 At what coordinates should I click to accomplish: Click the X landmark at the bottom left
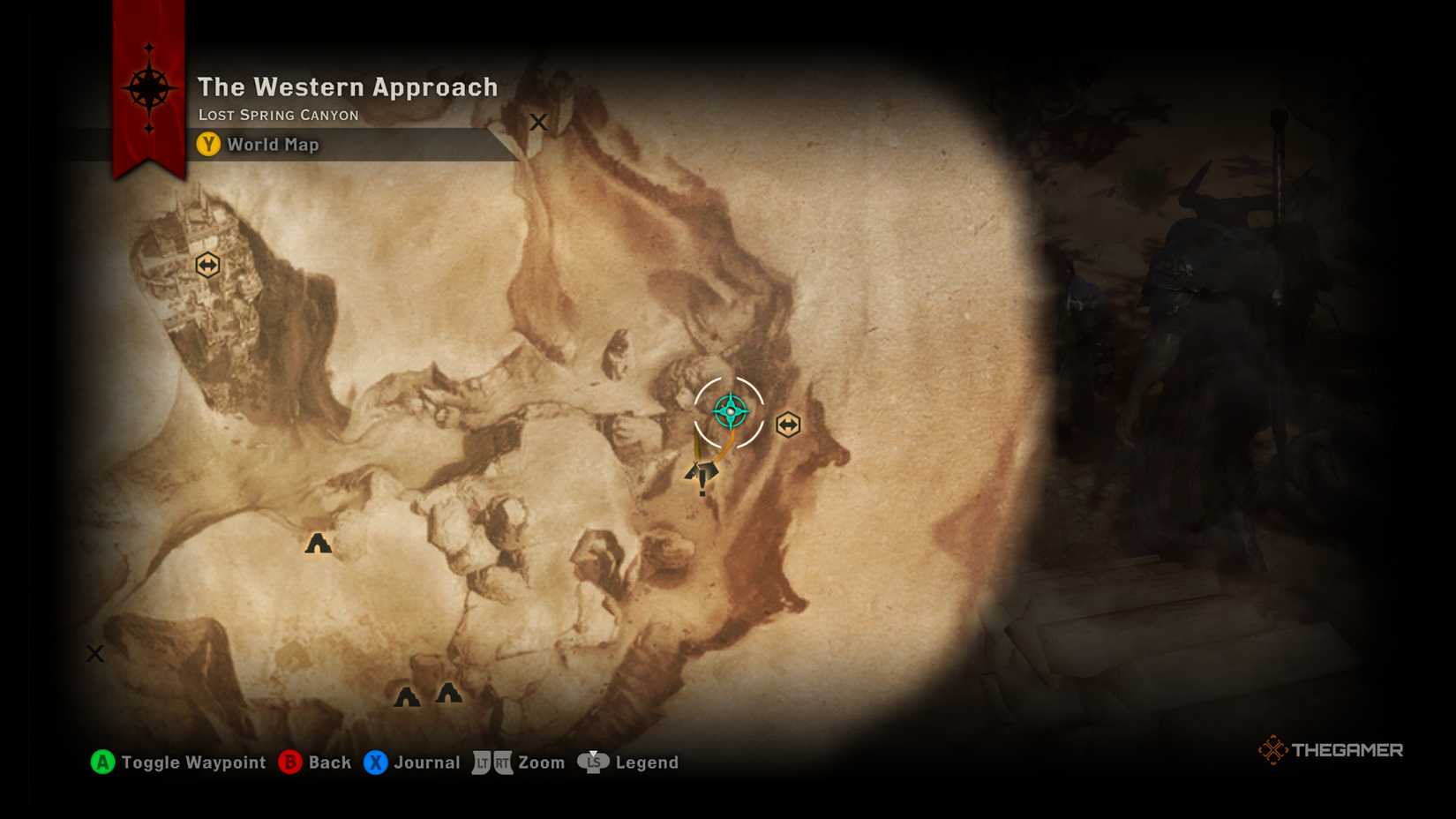coord(94,653)
